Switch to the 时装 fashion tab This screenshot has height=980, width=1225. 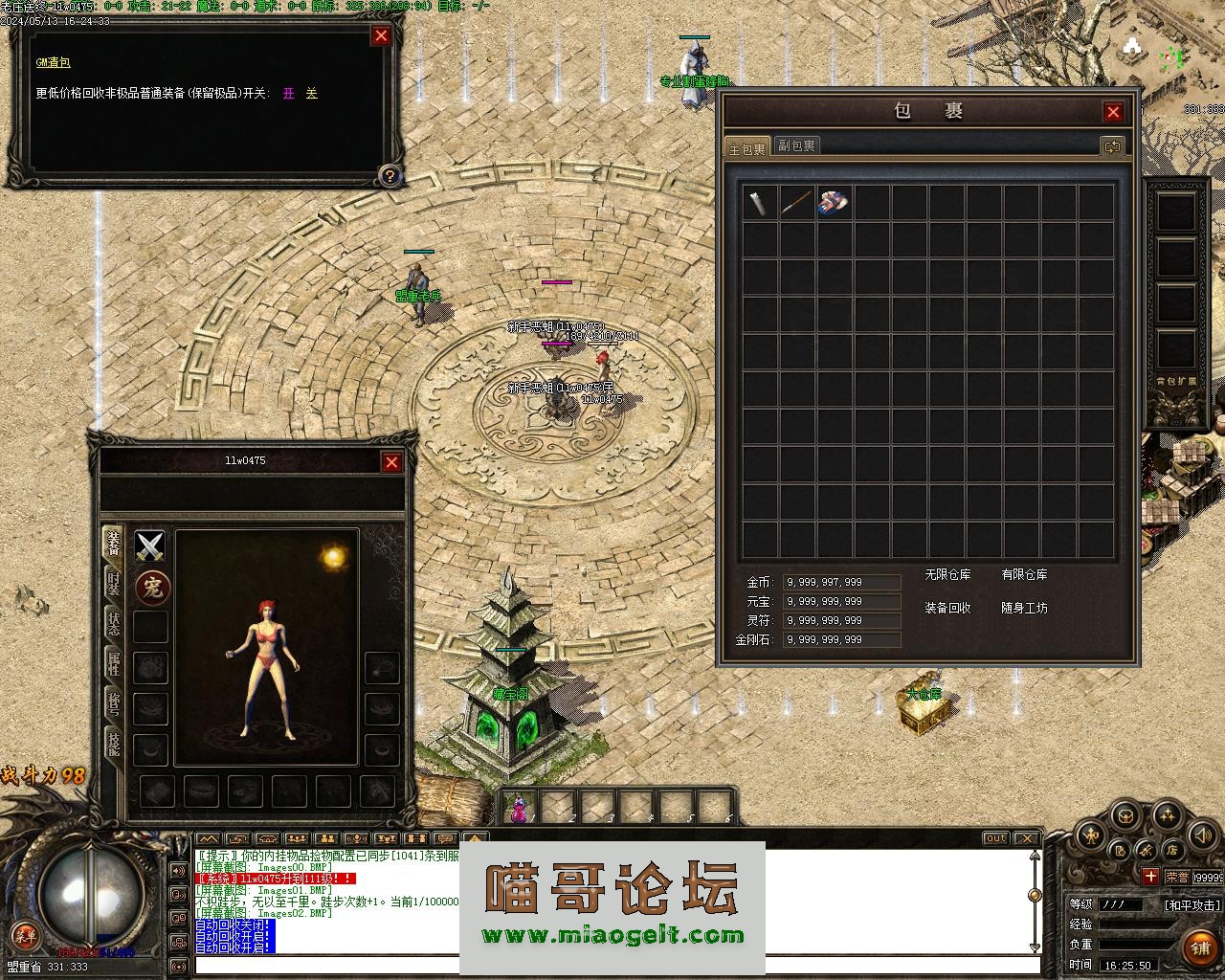click(x=114, y=584)
